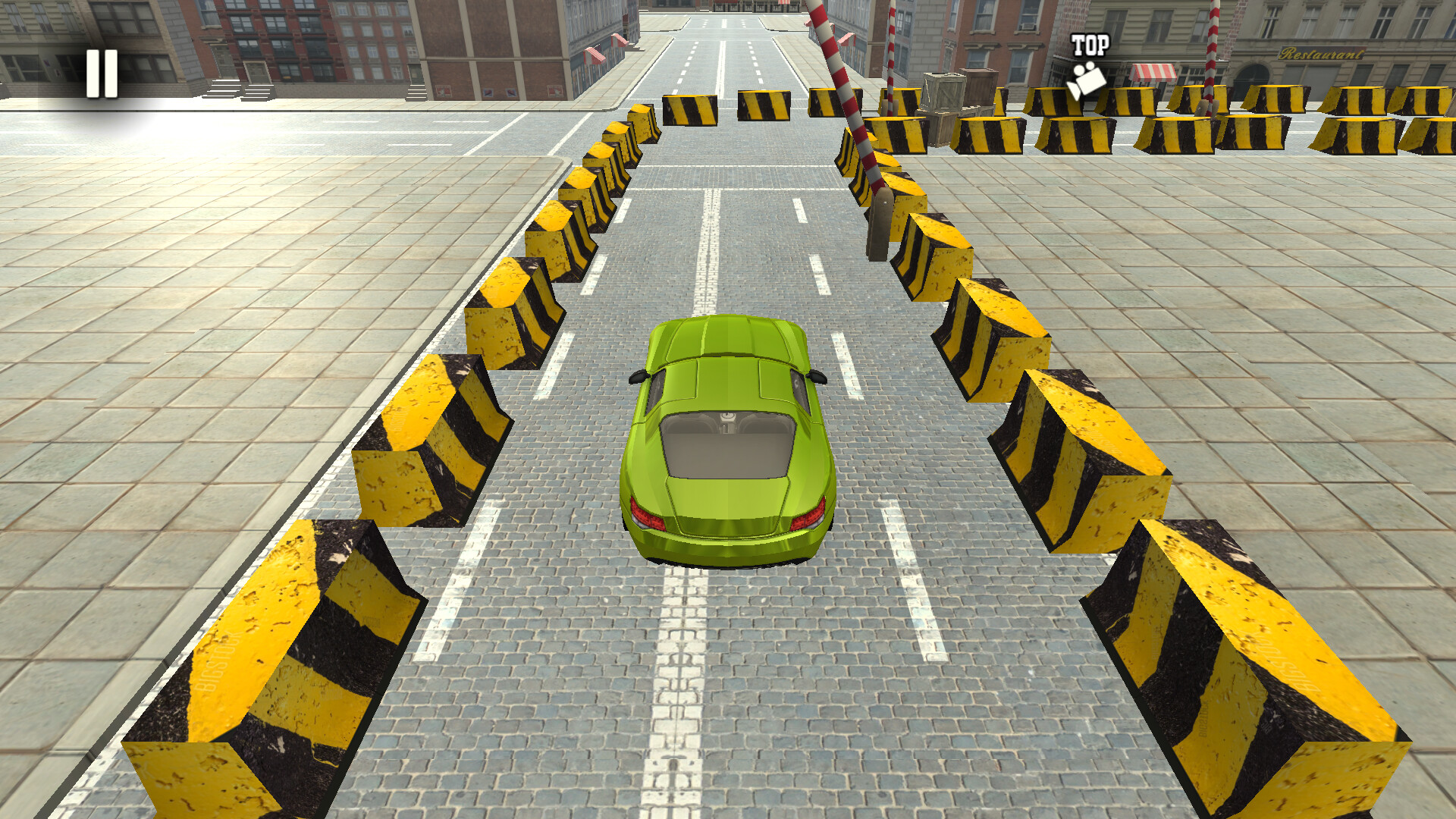Select the camera icon below TOP
The width and height of the screenshot is (1456, 819).
[1087, 78]
